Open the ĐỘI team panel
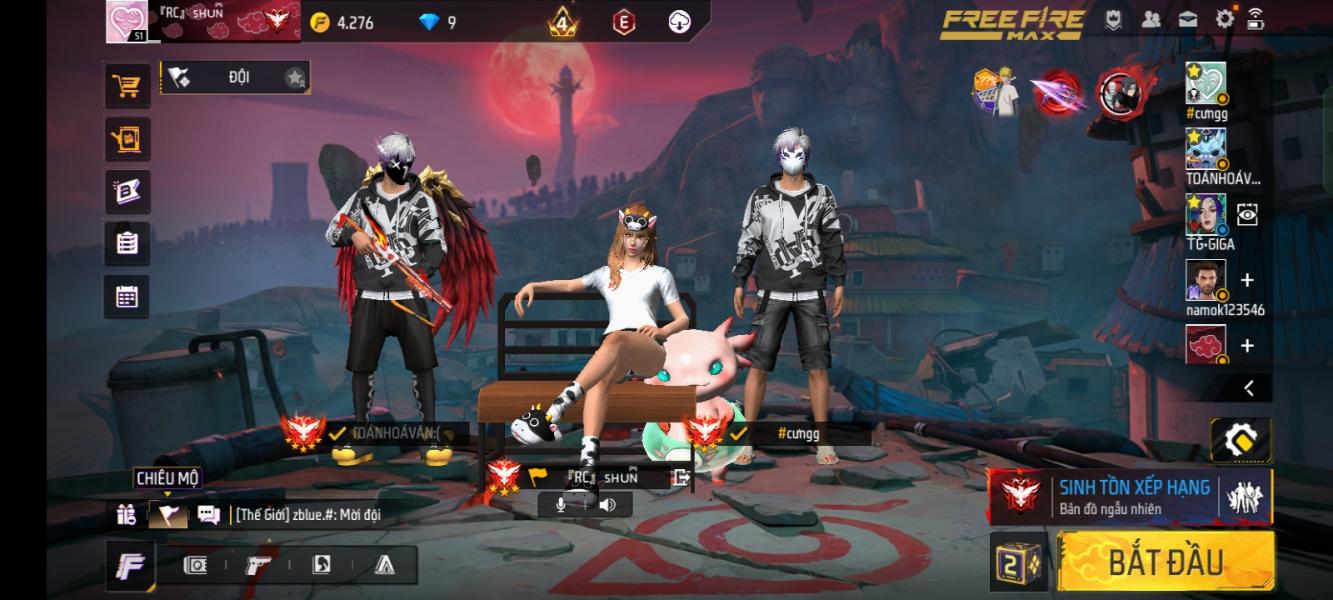Viewport: 1333px width, 600px height. 236,77
